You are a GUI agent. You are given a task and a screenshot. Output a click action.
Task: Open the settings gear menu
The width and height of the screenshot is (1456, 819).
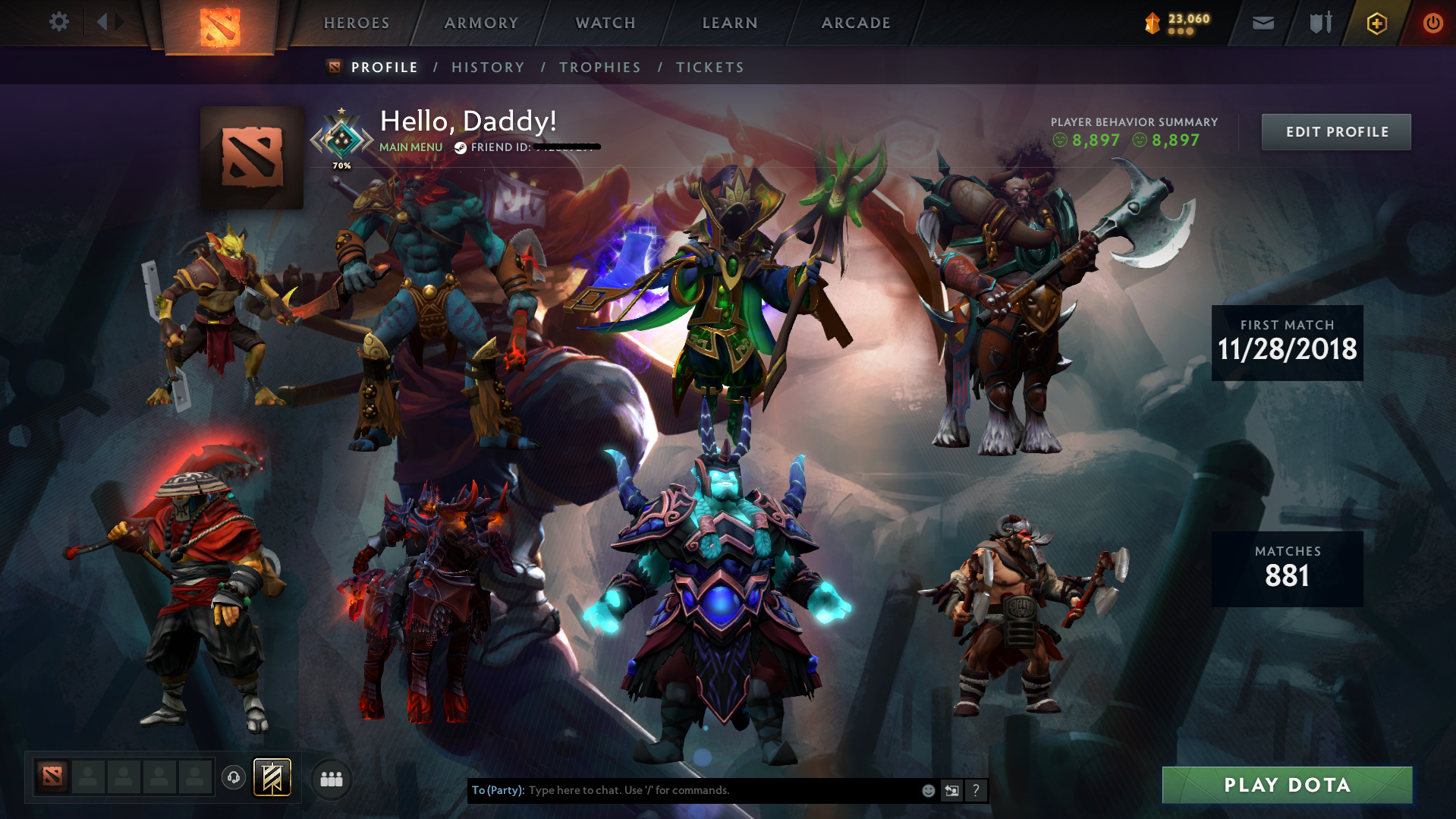click(58, 21)
